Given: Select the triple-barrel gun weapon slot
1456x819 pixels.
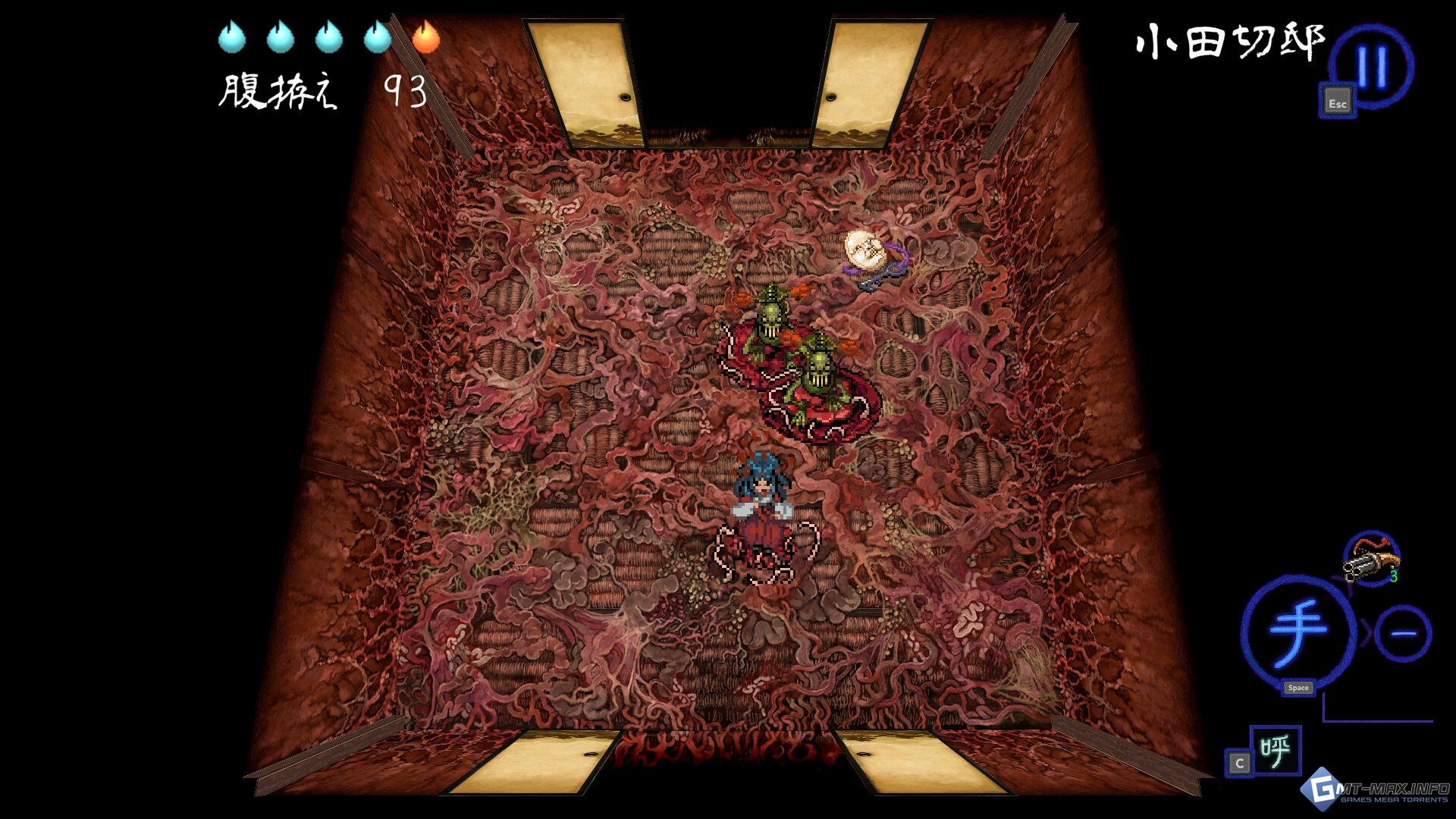Looking at the screenshot, I should click(1371, 560).
